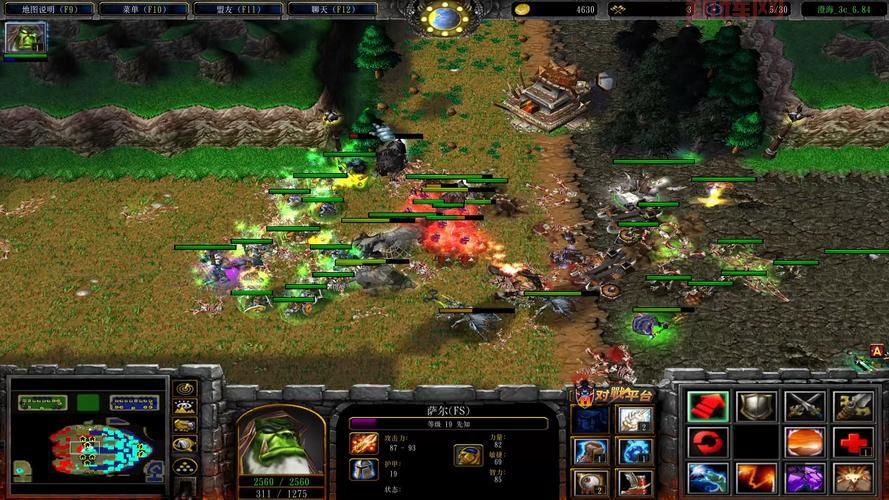889x500 pixels.
Task: Click the minimap signal ping button
Action: (184, 388)
